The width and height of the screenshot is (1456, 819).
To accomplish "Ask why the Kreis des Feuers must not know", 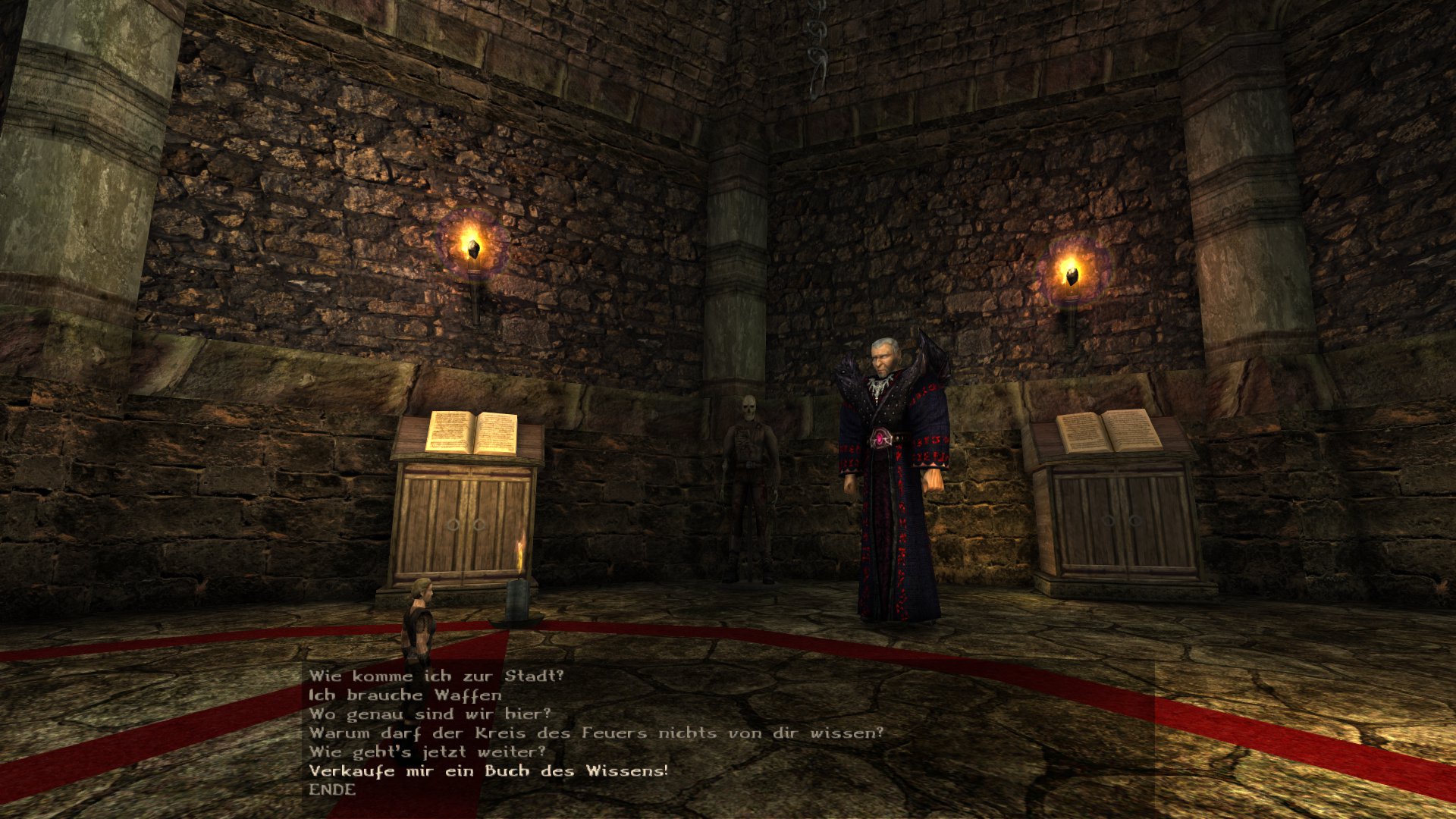I will (596, 733).
